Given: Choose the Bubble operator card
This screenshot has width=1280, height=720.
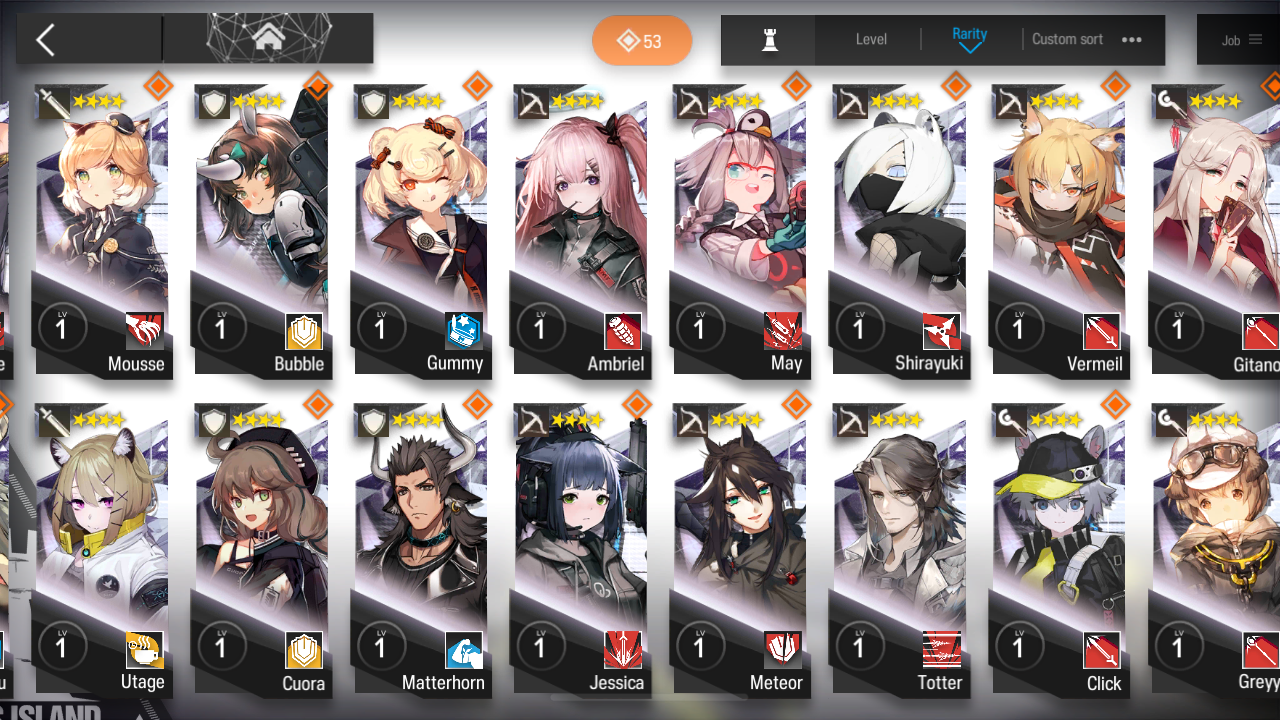Looking at the screenshot, I should (260, 230).
